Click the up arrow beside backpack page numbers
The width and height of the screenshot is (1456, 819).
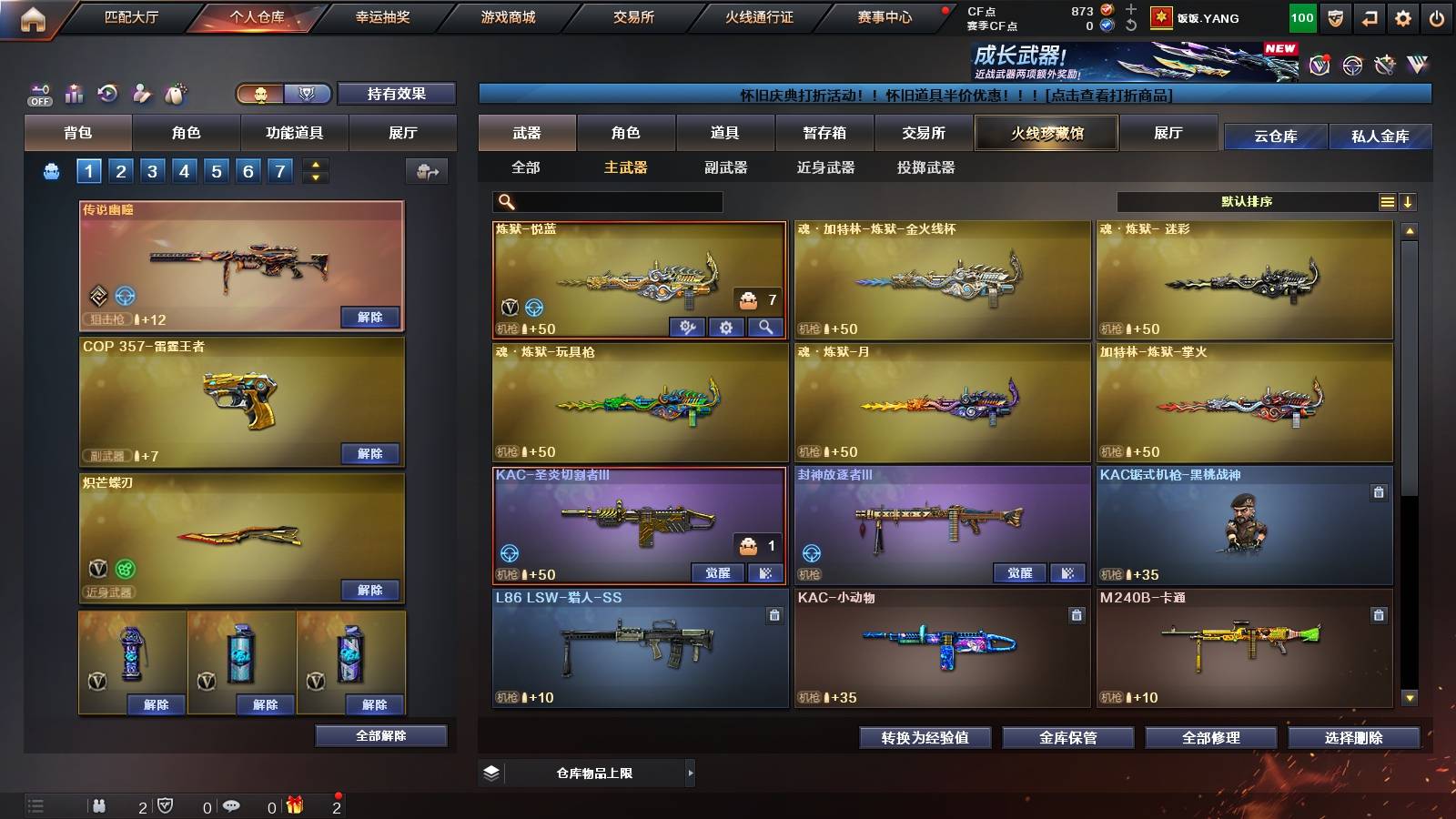(x=314, y=165)
